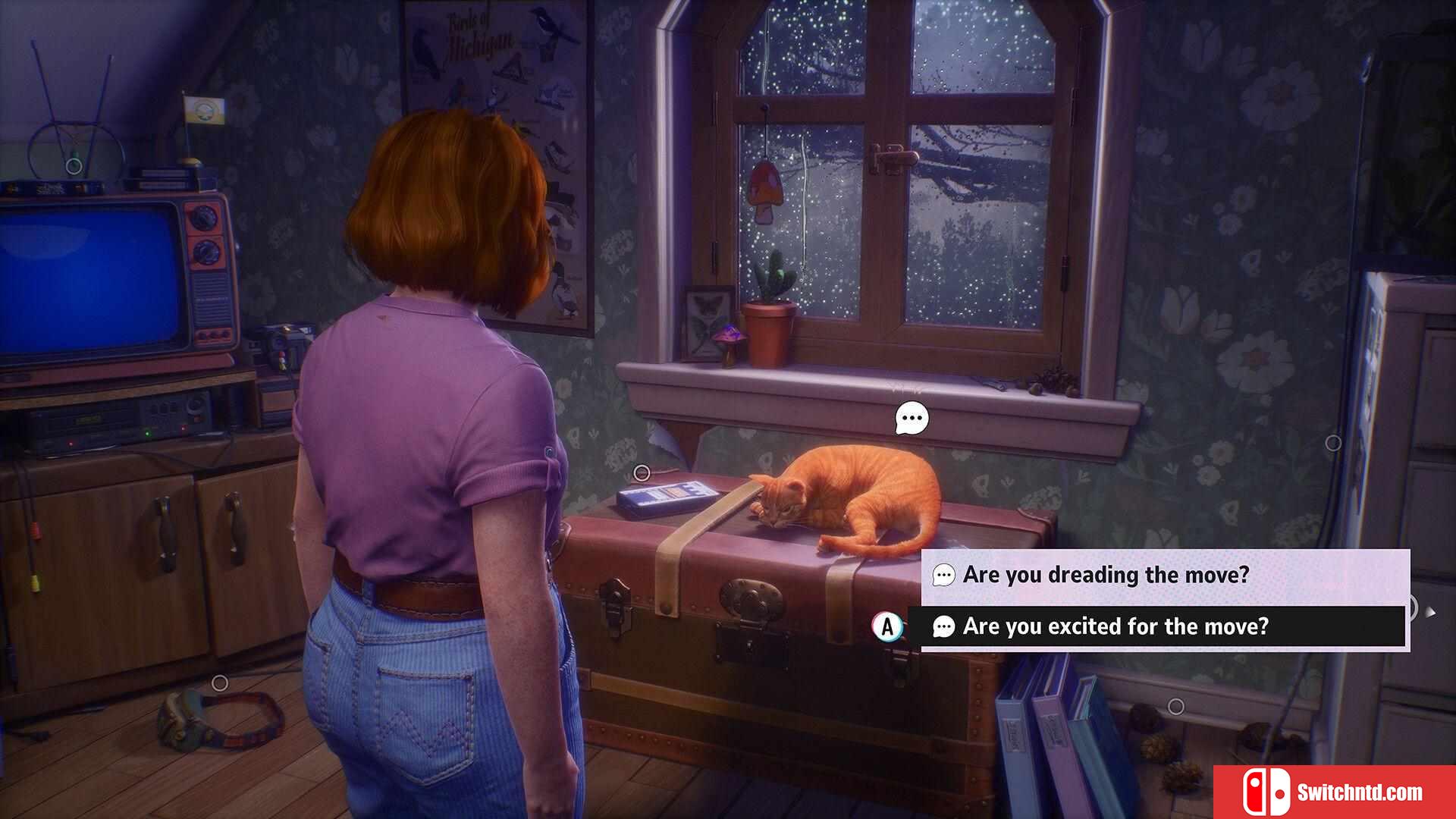Open the Switchntd.com watermark link
Viewport: 1456px width, 819px height.
[x=1335, y=792]
